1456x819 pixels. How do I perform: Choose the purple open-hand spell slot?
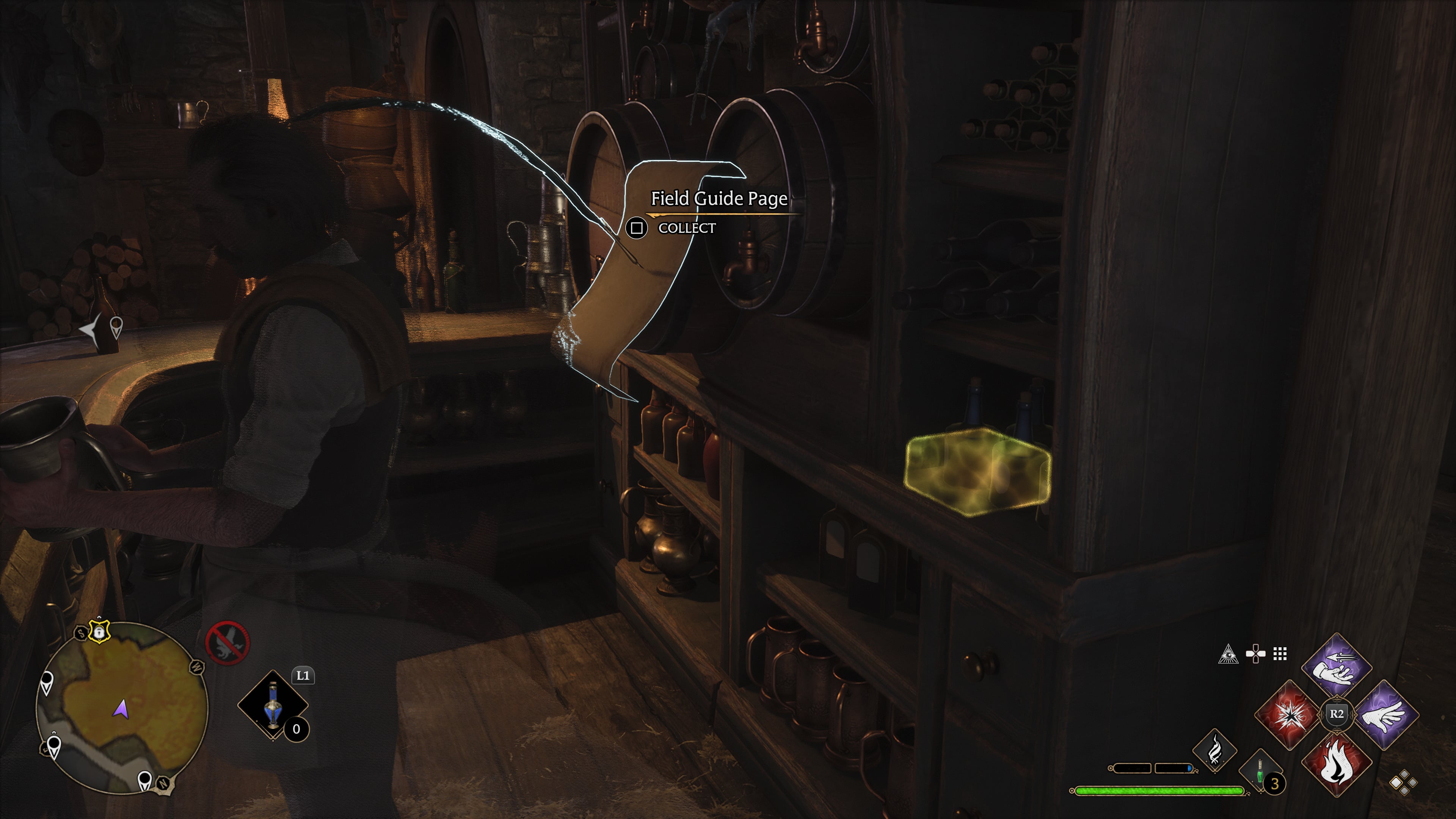[1385, 715]
